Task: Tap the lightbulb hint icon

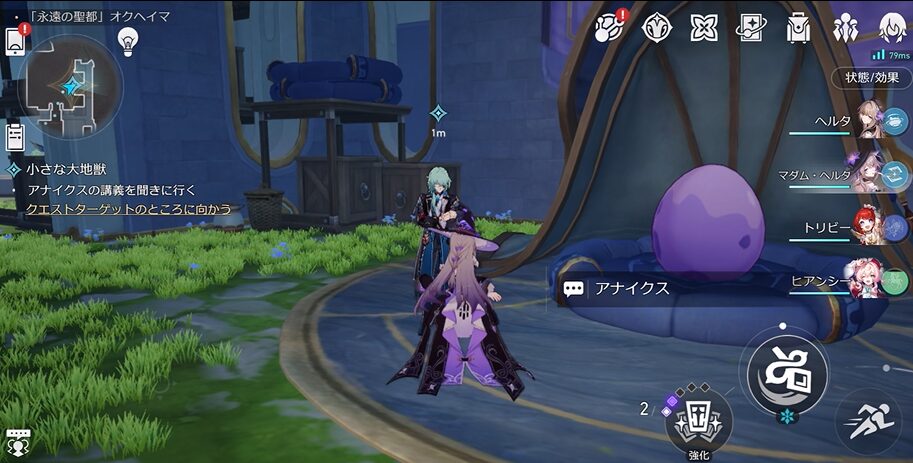Action: pos(127,41)
